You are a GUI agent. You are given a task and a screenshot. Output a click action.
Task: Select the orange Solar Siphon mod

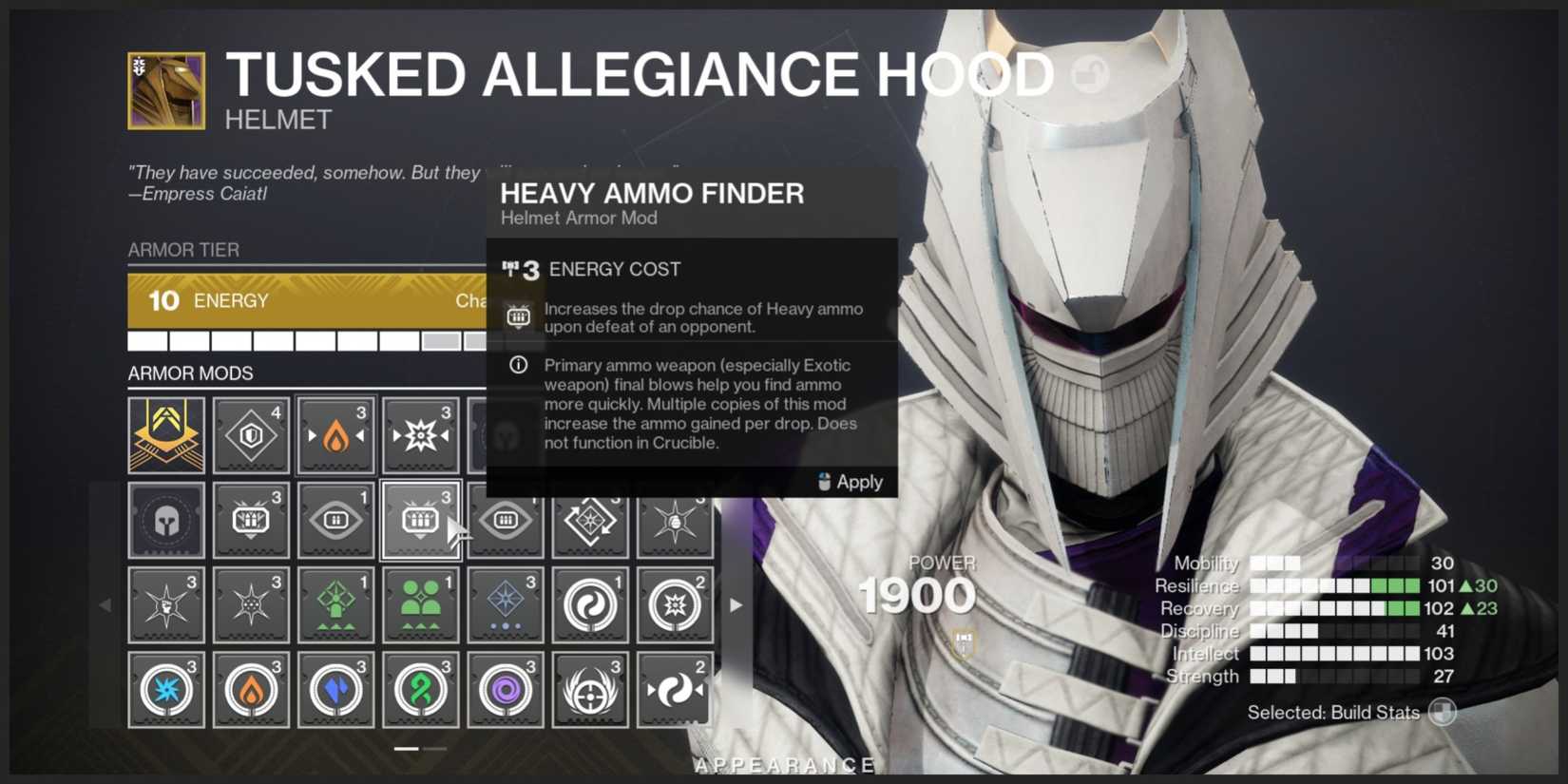point(251,690)
